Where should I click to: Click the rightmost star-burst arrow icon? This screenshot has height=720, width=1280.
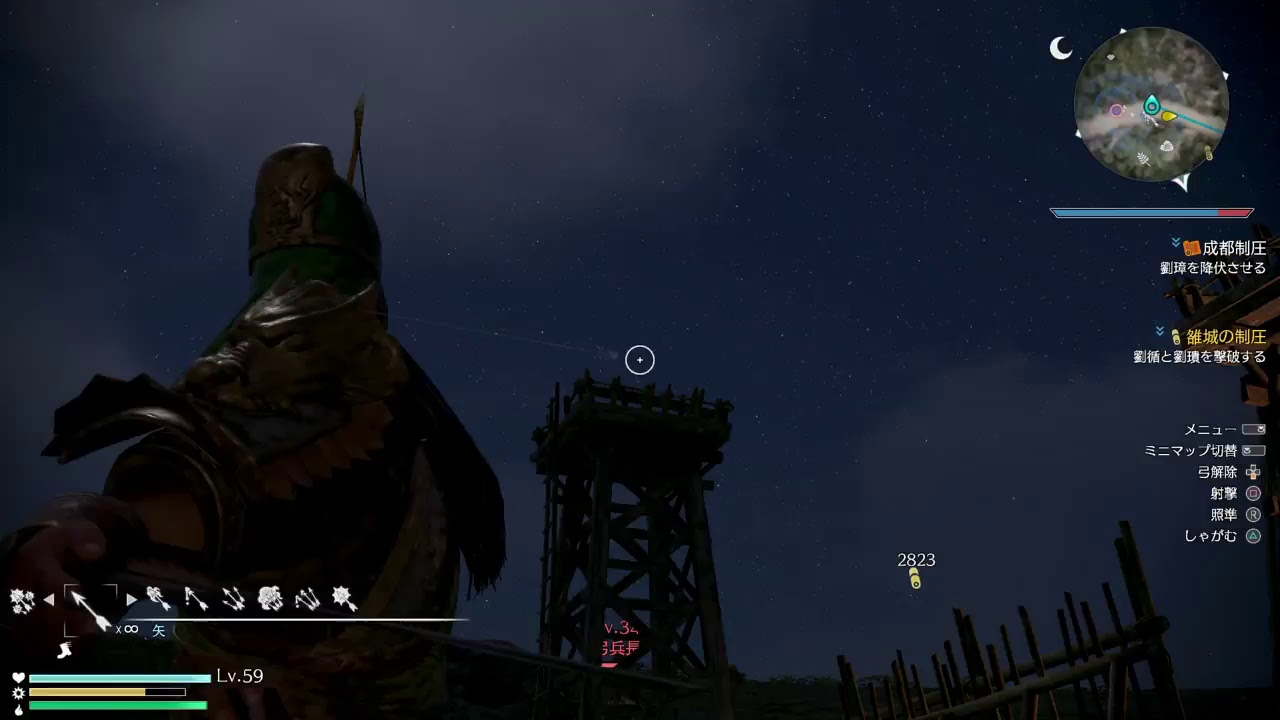tap(343, 600)
